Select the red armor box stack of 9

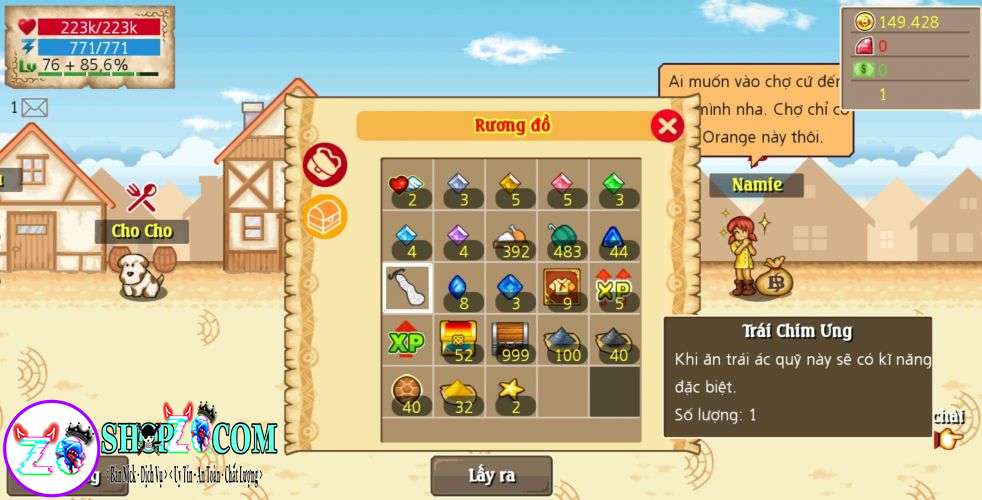coord(562,289)
